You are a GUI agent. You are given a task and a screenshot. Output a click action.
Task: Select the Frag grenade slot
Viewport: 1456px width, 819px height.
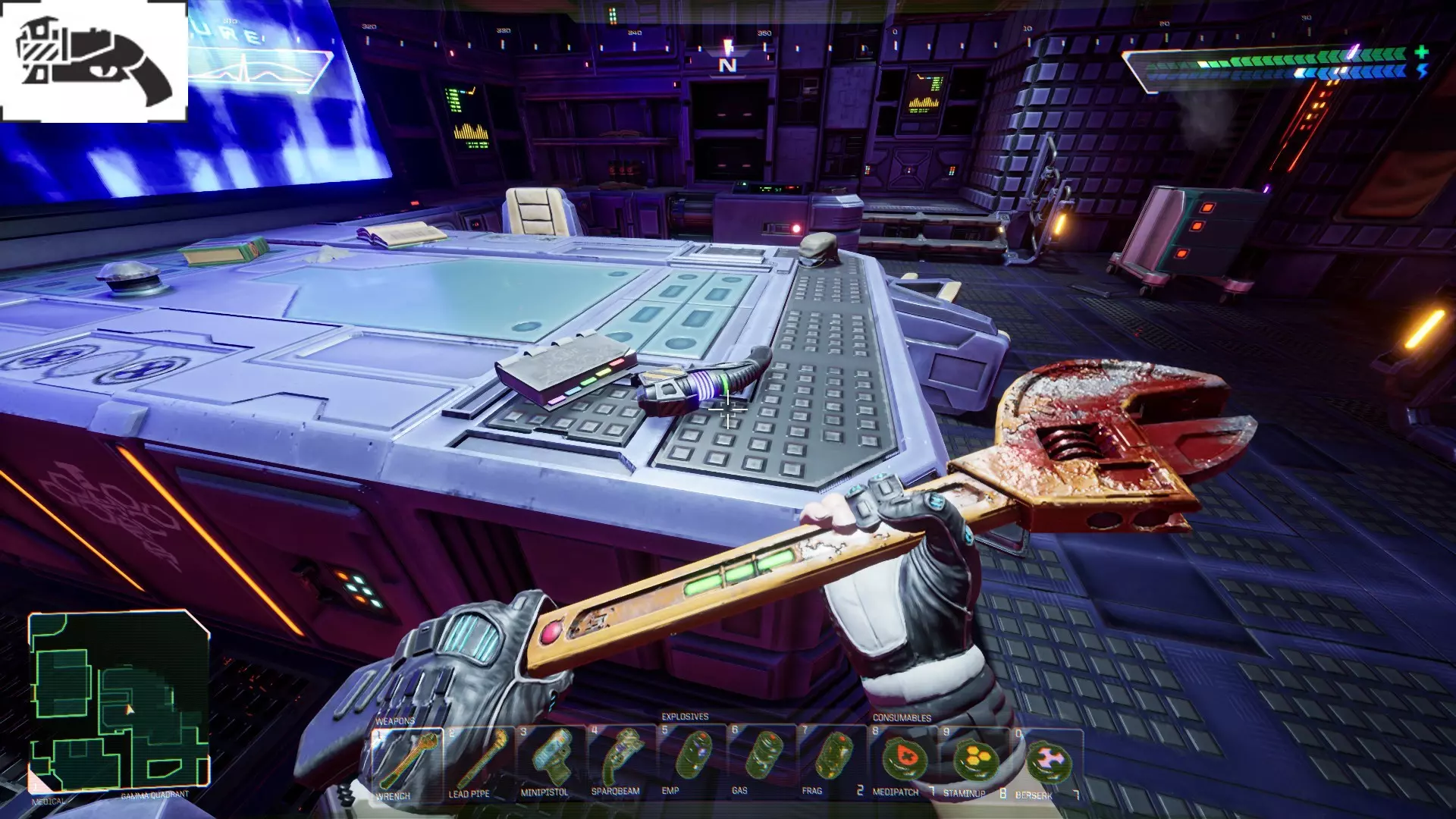[x=833, y=761]
